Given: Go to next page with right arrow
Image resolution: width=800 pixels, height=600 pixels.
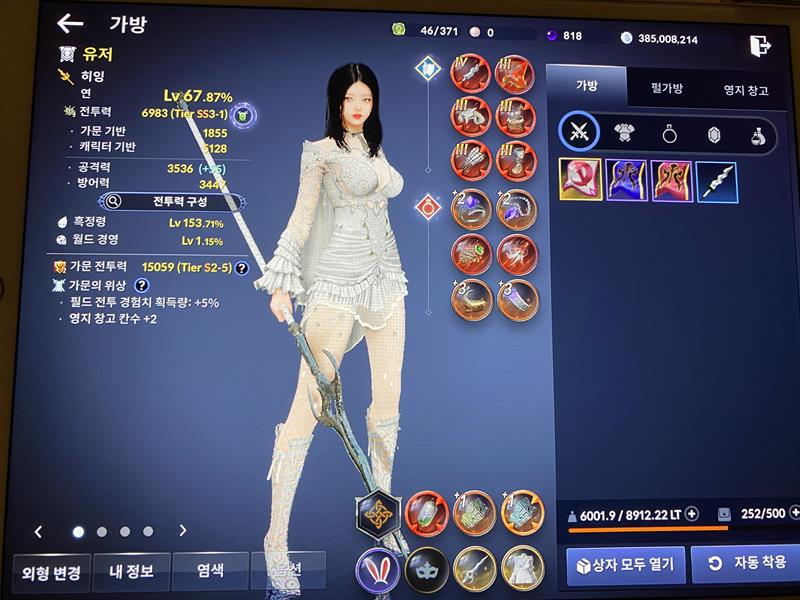Looking at the screenshot, I should pos(183,531).
